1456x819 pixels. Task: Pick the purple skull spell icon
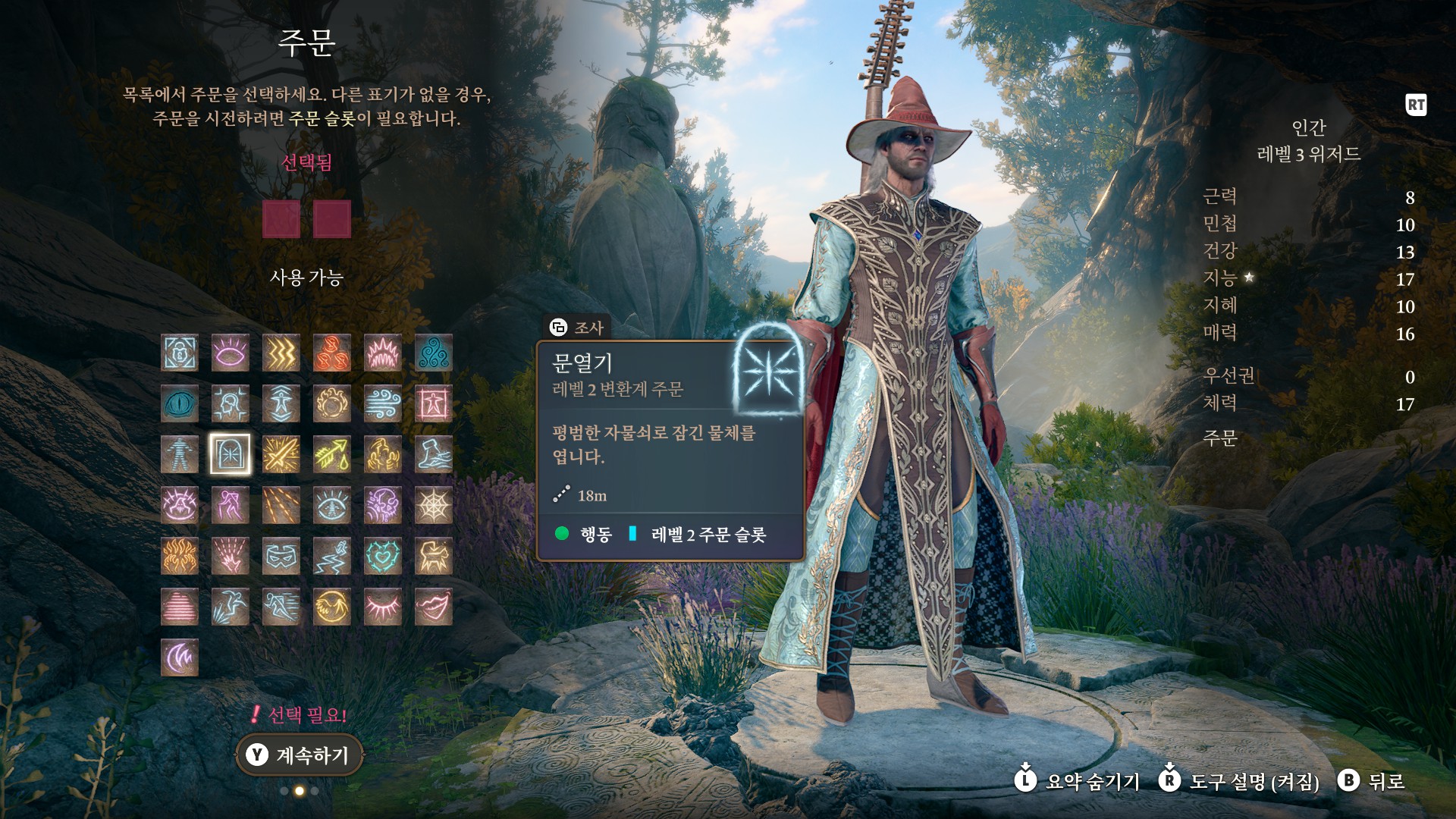point(383,505)
